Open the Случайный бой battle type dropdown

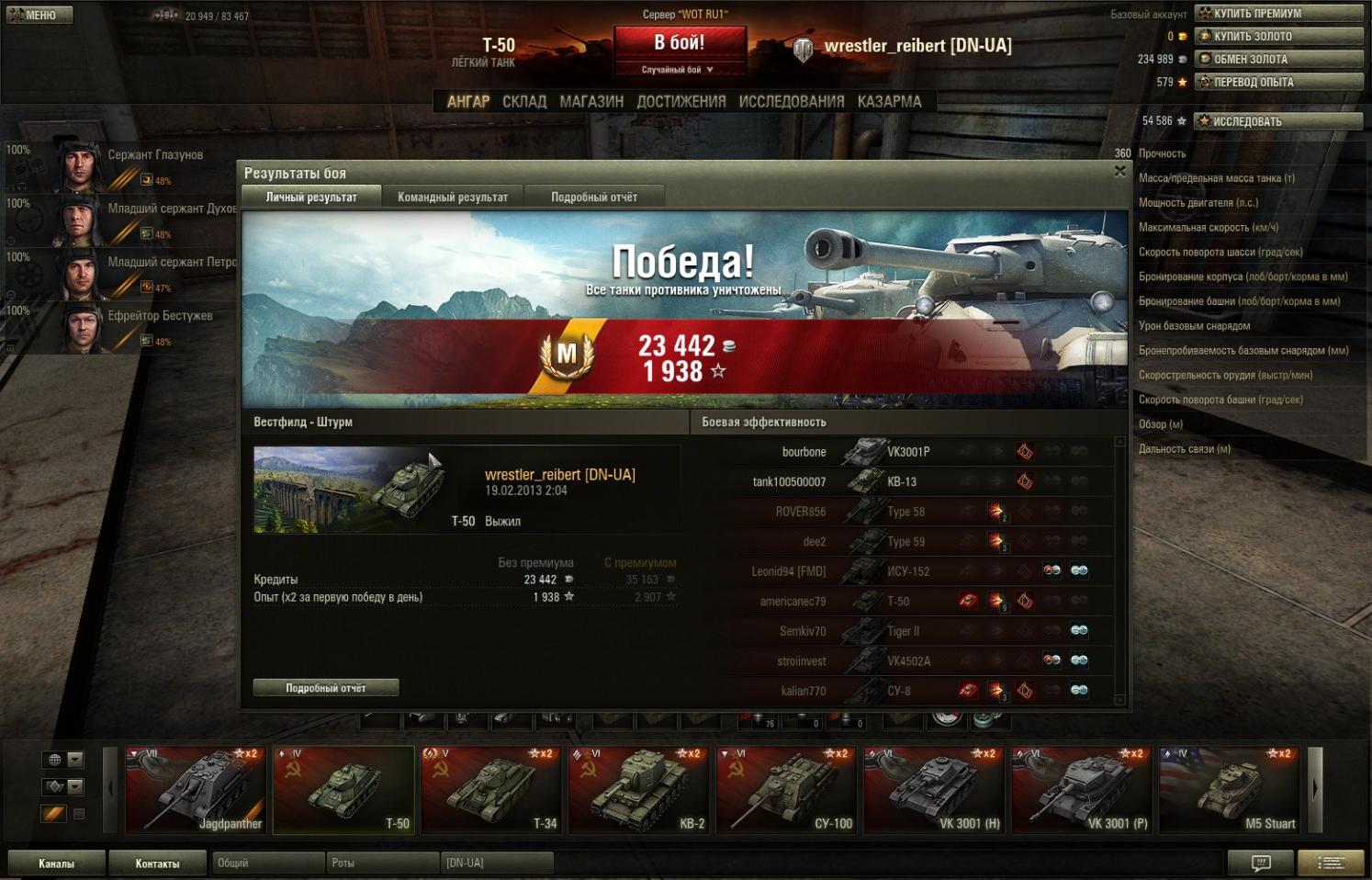(x=679, y=70)
